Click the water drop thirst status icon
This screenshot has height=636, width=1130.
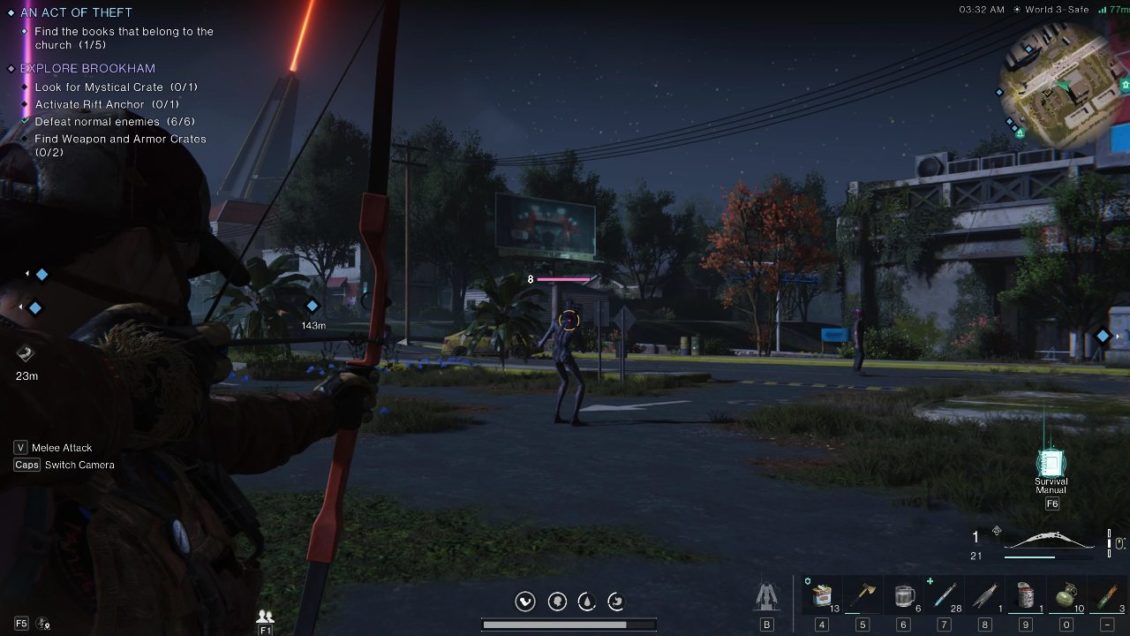[587, 601]
